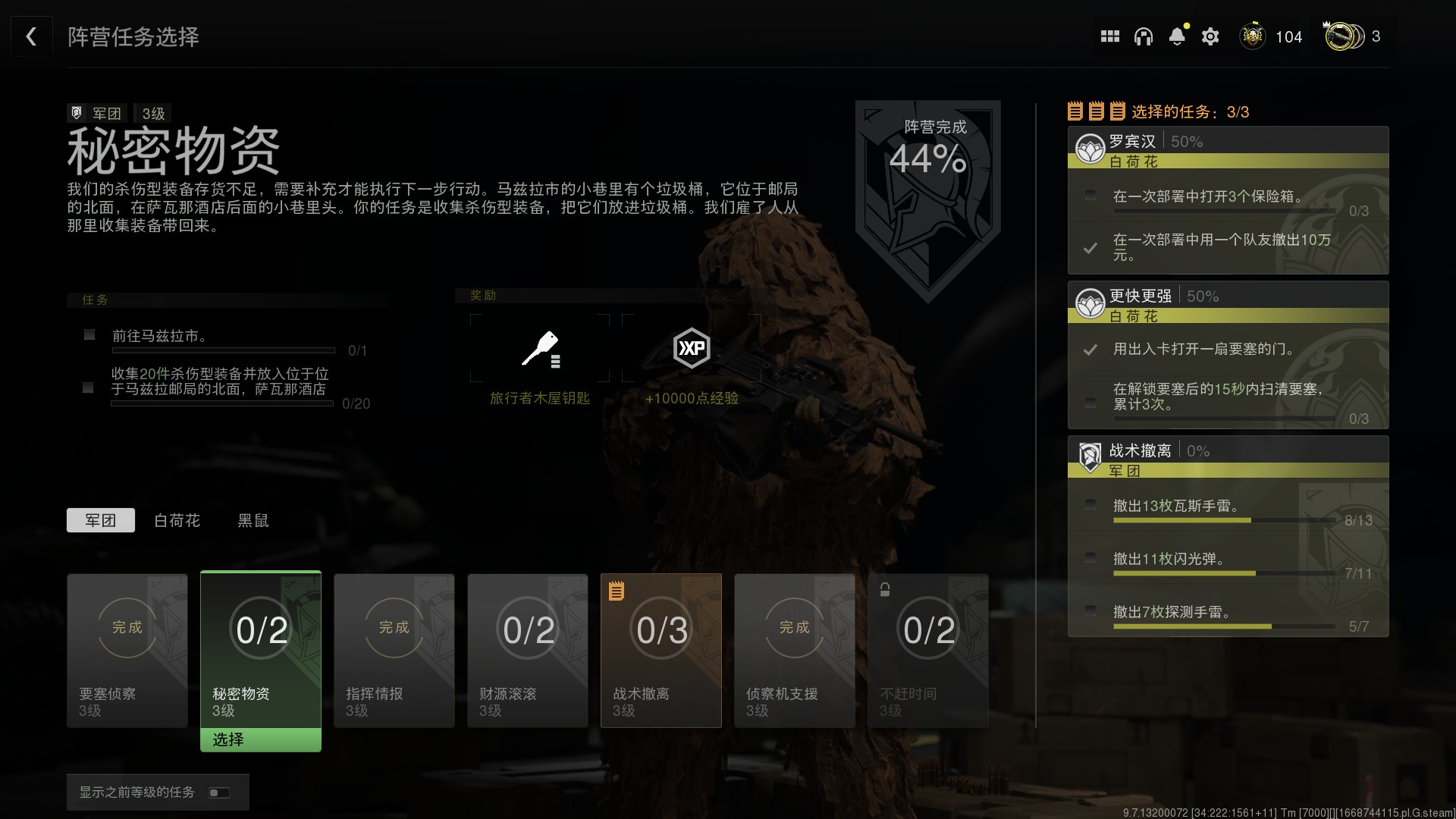Open the grid menu icon
The height and width of the screenshot is (819, 1456).
(1109, 36)
